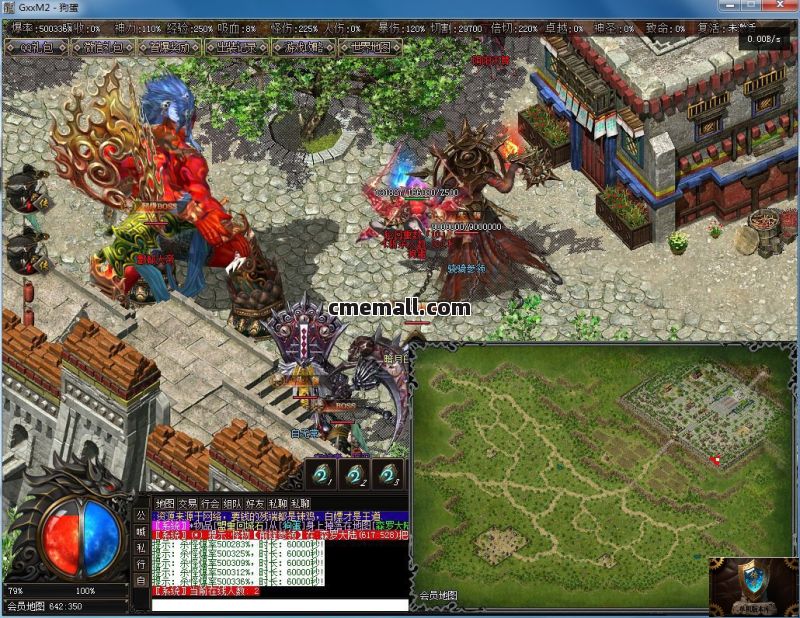Open the 交易 trade tab
Screen dimensions: 800x618
188,503
